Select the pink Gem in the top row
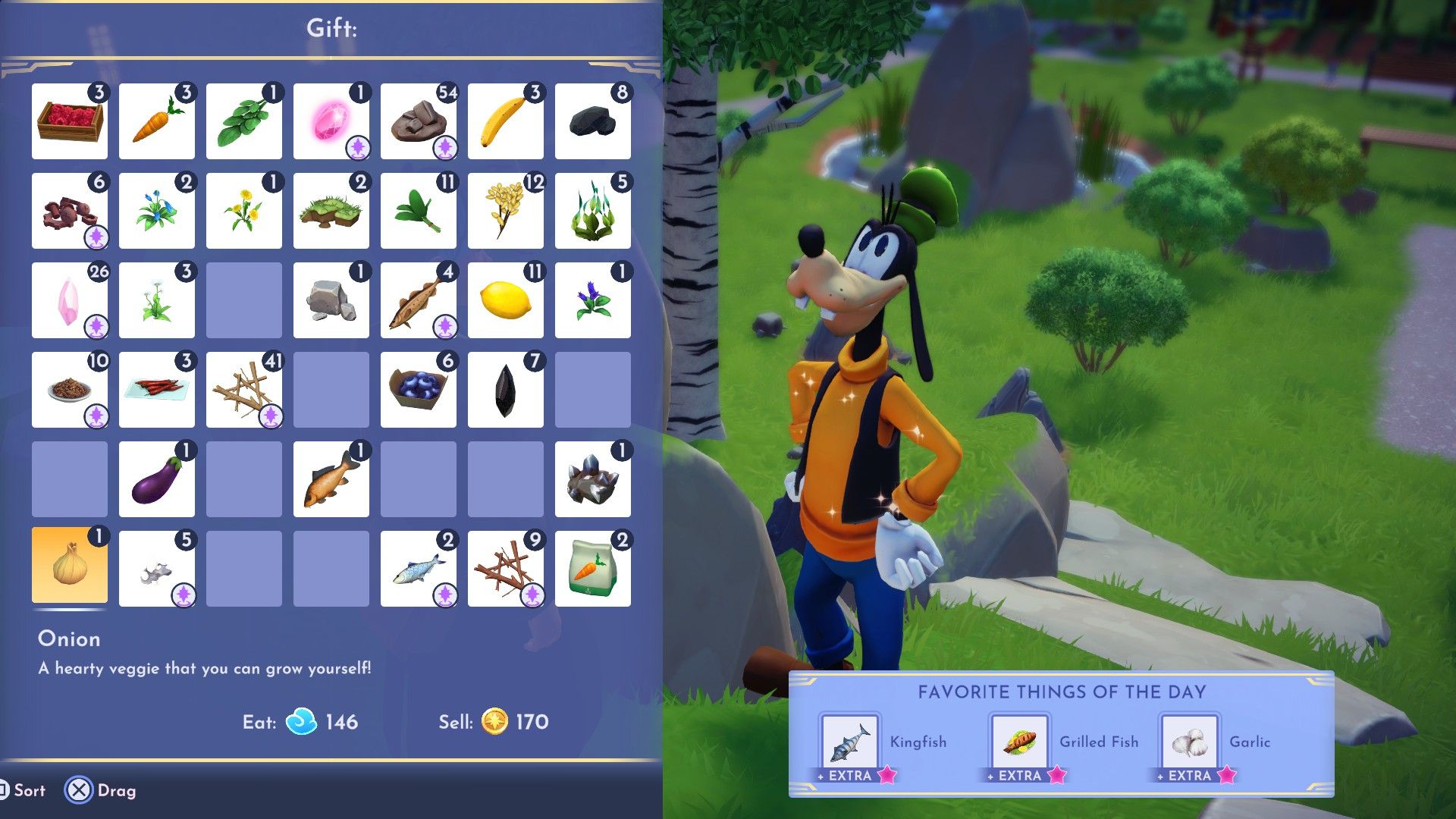The width and height of the screenshot is (1456, 819). click(331, 121)
